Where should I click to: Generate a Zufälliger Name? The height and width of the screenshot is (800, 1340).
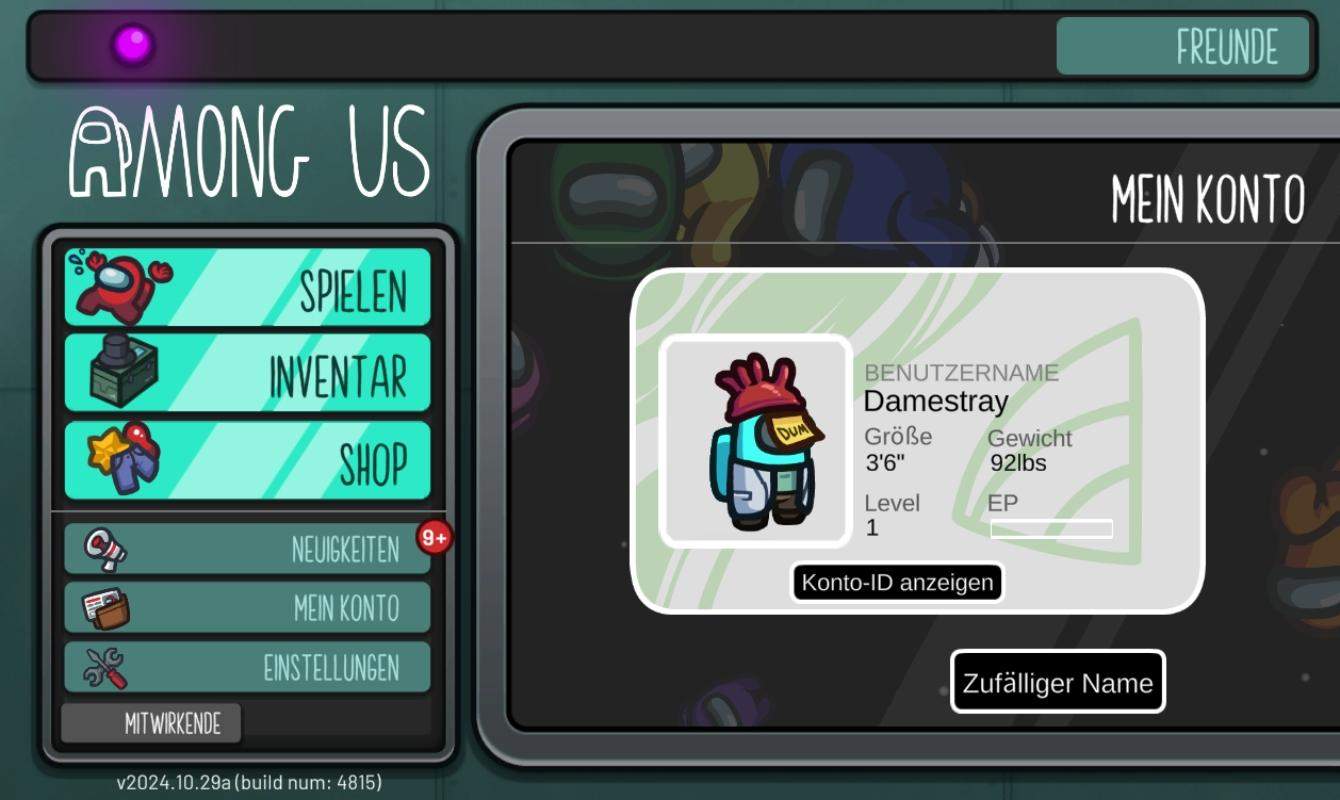(1057, 682)
